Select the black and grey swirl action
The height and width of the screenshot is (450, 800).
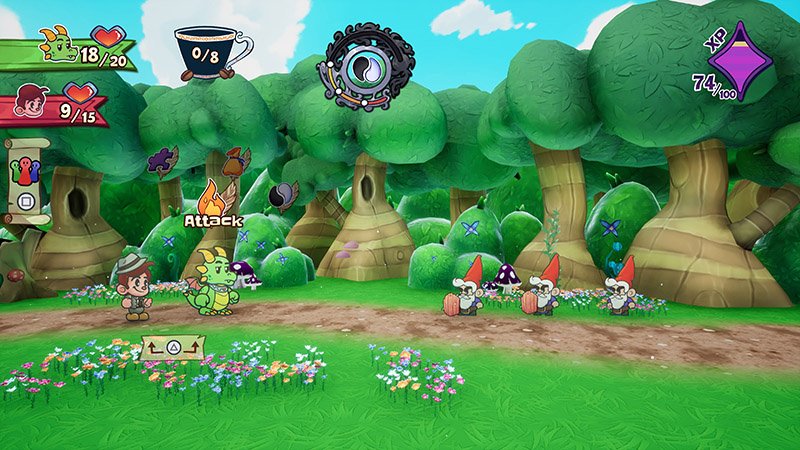(x=285, y=194)
